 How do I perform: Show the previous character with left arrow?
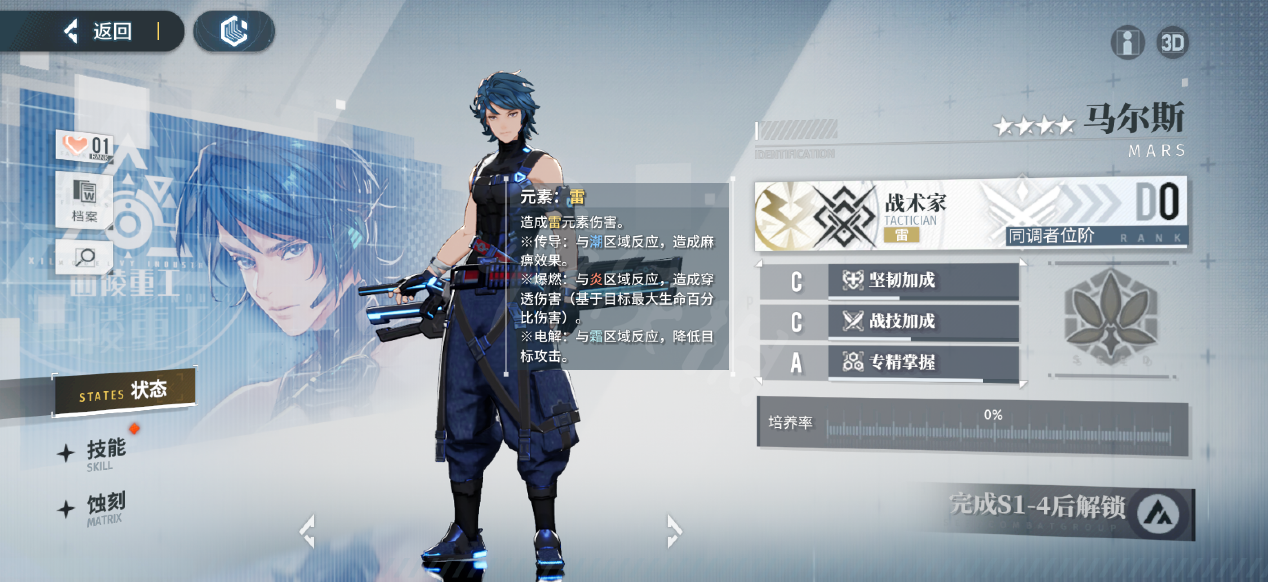coord(307,531)
